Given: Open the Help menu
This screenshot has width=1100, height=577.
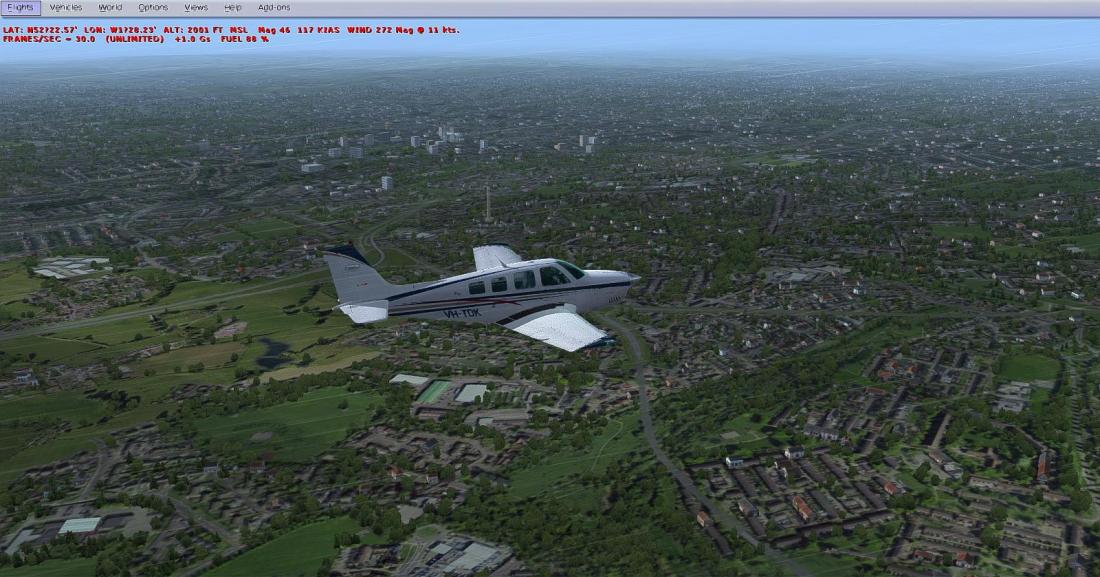Looking at the screenshot, I should (x=233, y=7).
